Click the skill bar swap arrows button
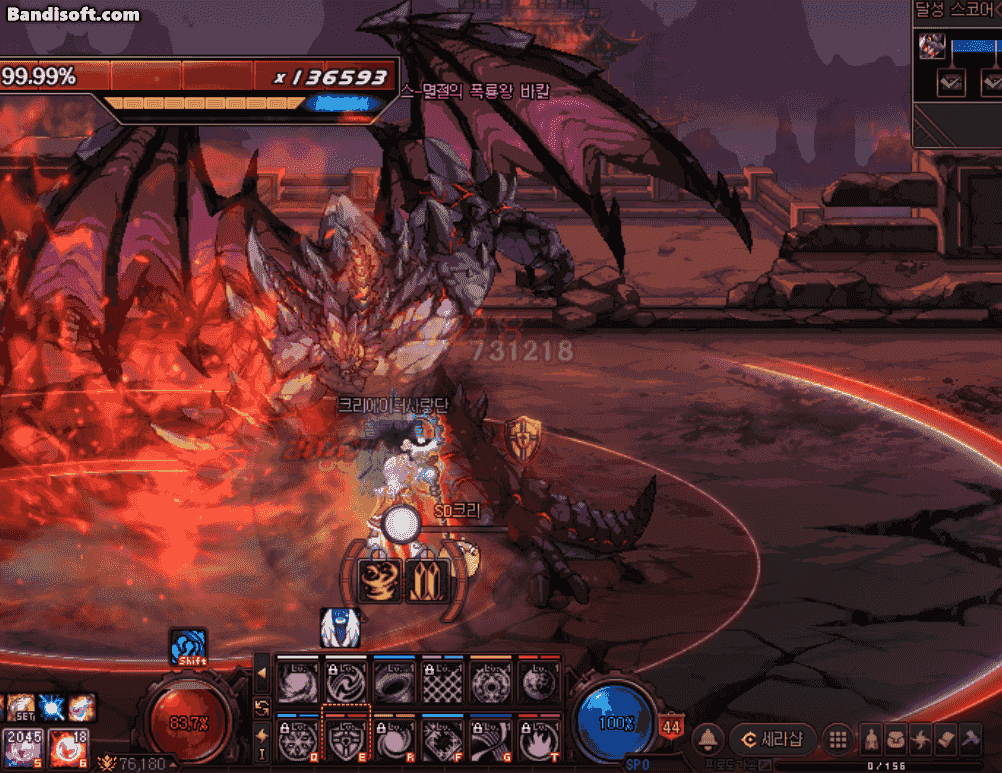Screen dimensions: 1002x773 tap(262, 707)
